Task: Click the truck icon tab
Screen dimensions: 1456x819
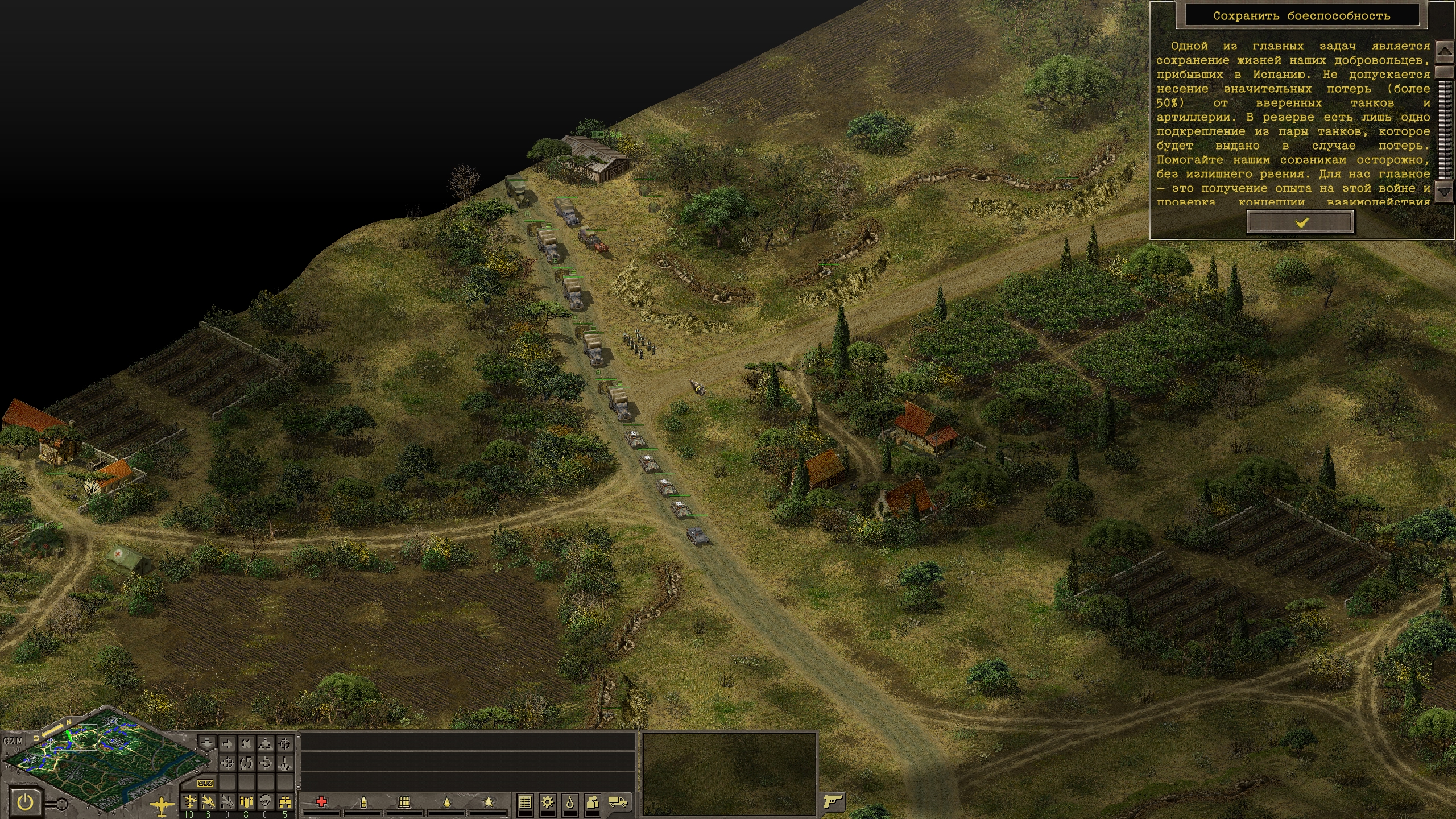Action: pos(618,802)
